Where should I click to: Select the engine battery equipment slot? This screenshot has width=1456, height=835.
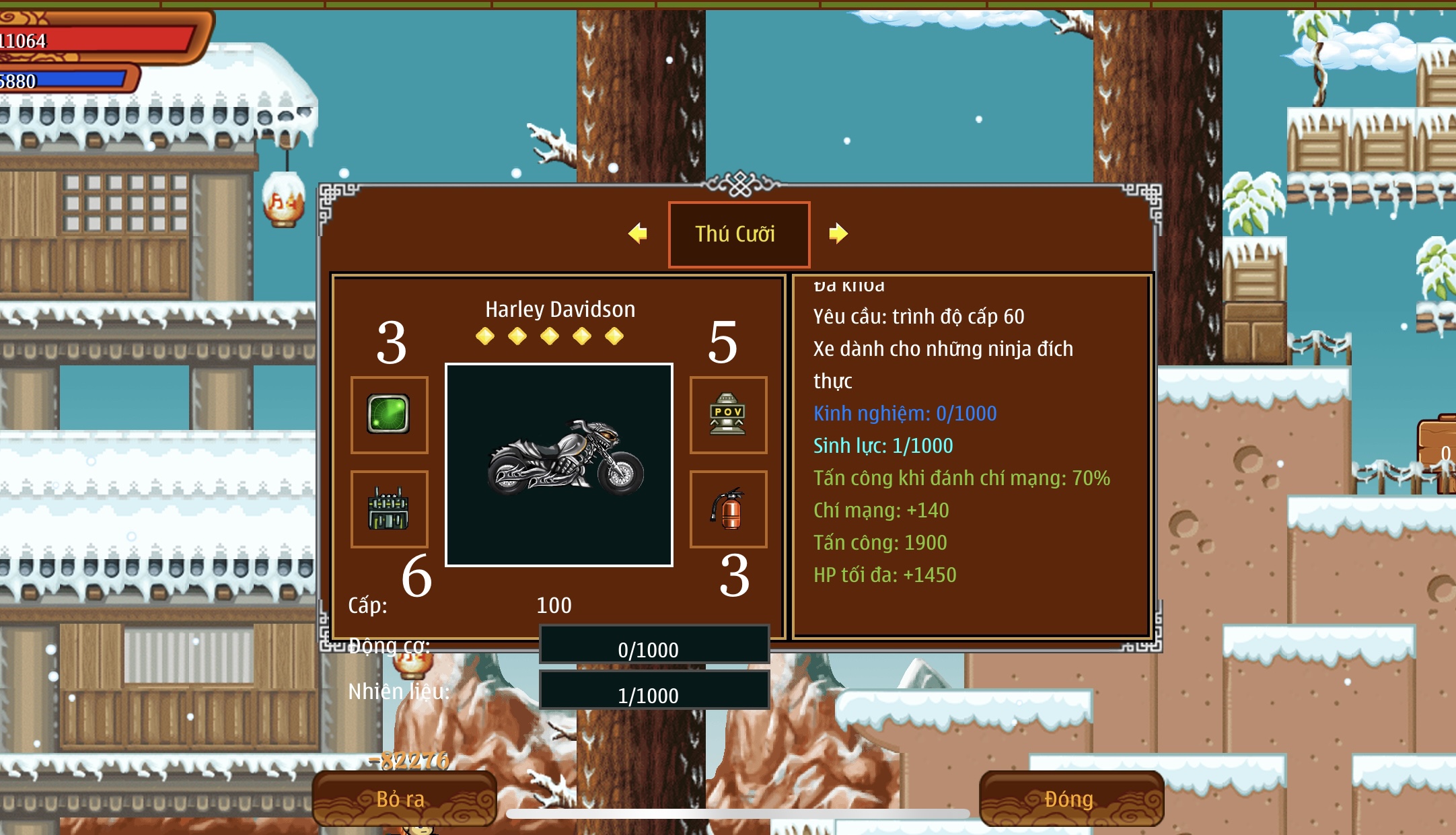click(389, 509)
